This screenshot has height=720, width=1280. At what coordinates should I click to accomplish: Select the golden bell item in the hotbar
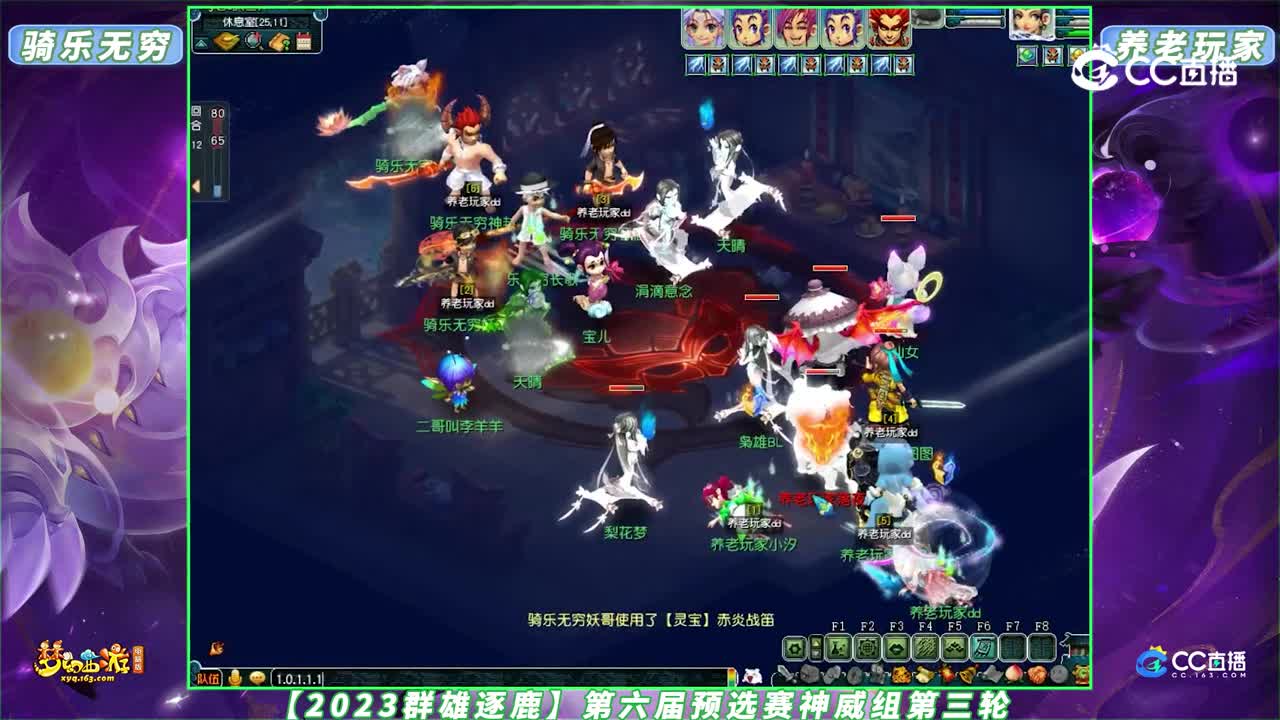(x=966, y=674)
